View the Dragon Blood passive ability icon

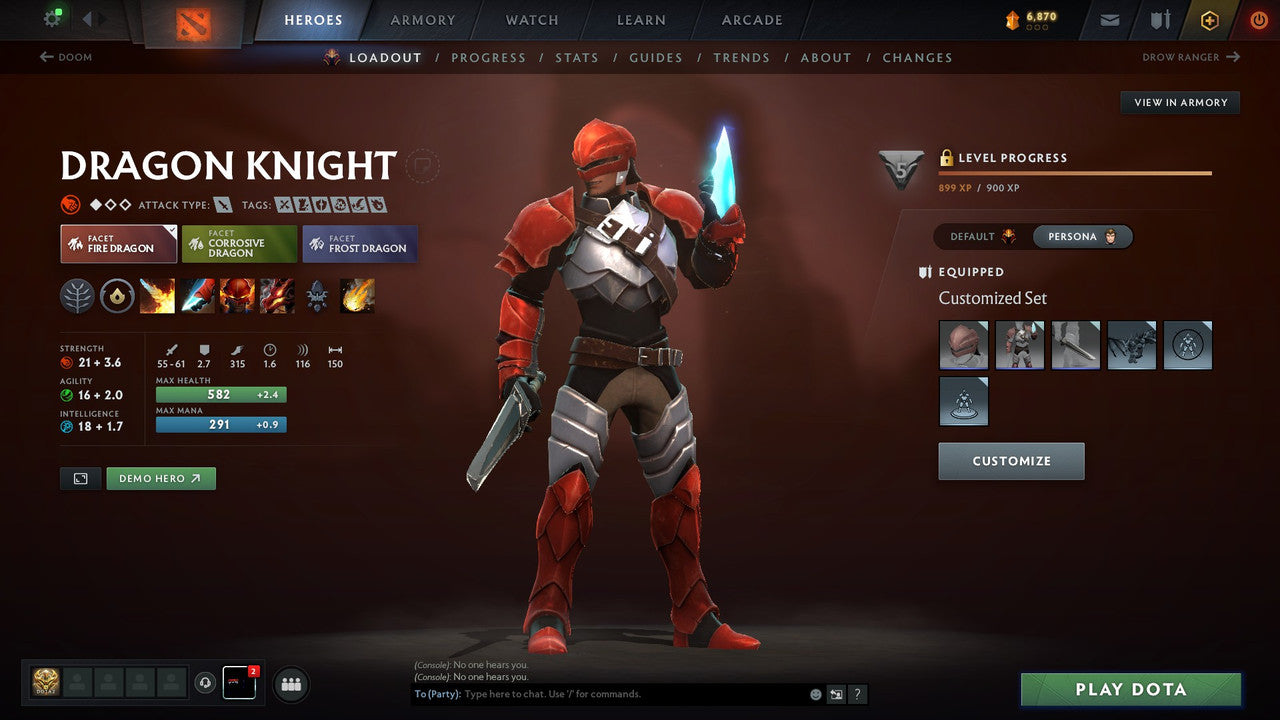[x=237, y=295]
